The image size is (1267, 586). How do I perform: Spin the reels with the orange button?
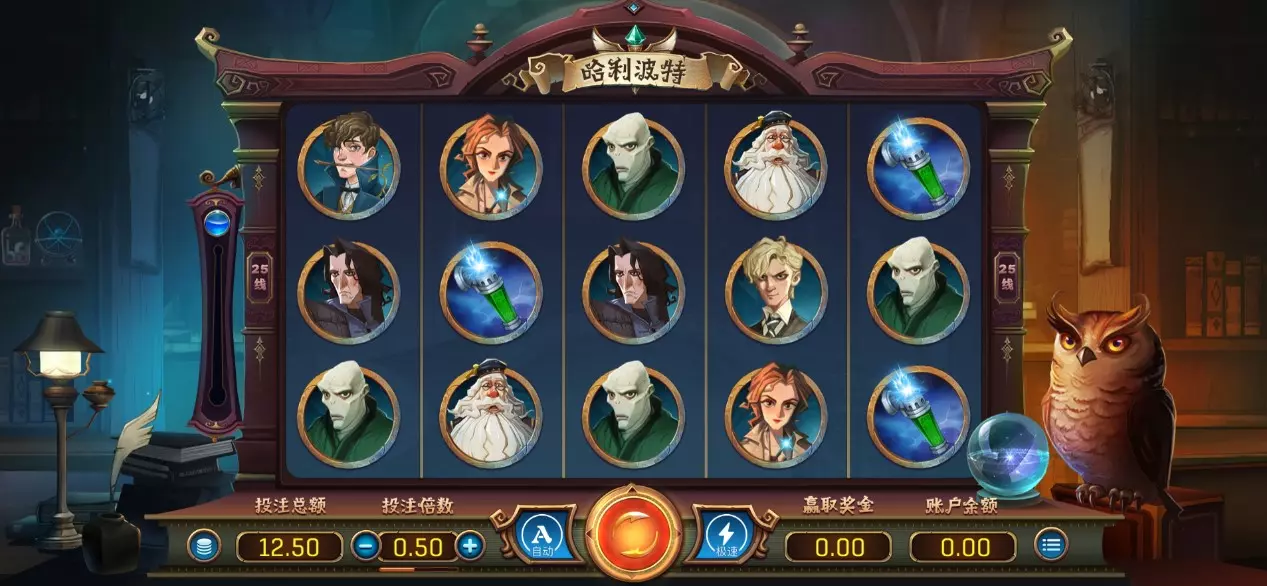click(633, 534)
